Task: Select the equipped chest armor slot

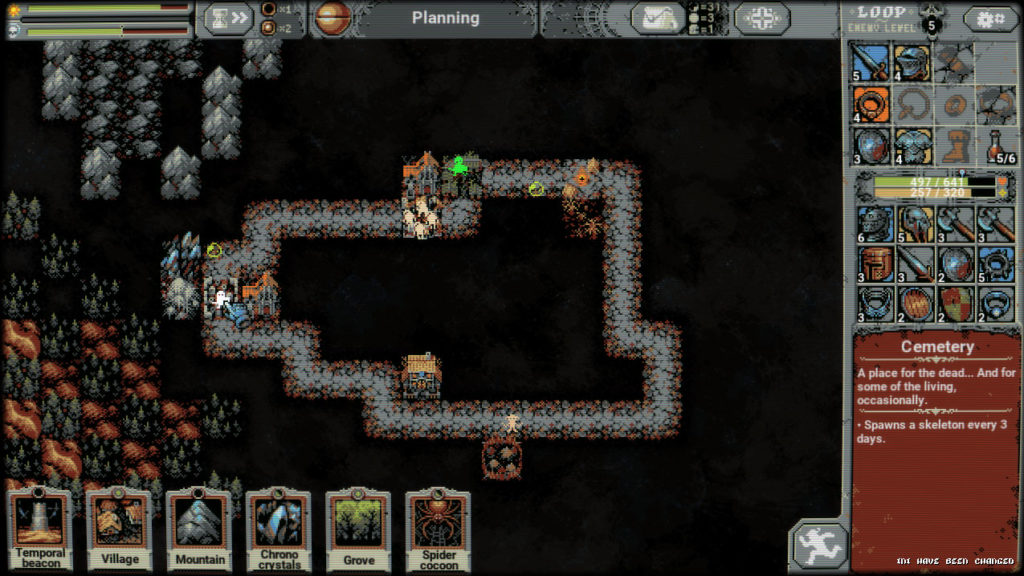Action: [912, 145]
